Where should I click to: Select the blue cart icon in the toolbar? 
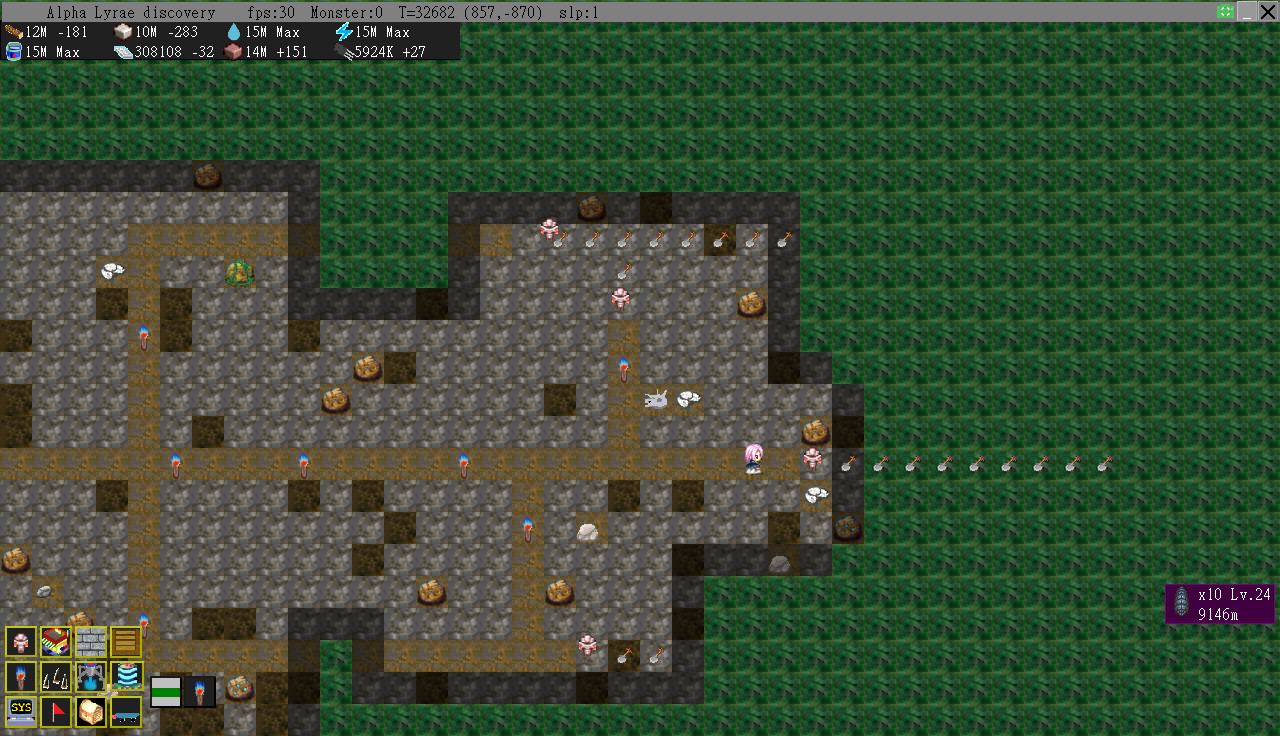pos(125,711)
